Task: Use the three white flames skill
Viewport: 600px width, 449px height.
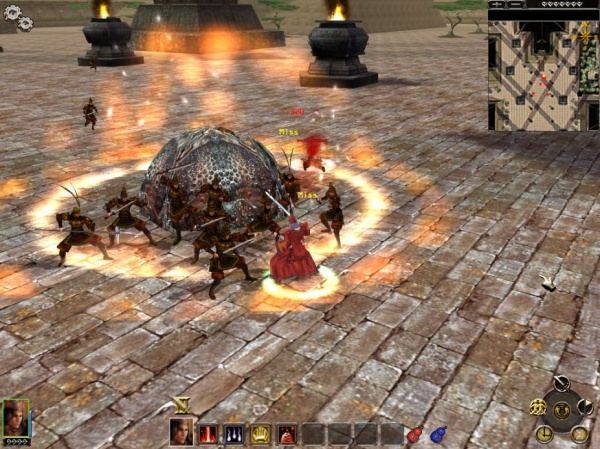Action: pos(234,433)
